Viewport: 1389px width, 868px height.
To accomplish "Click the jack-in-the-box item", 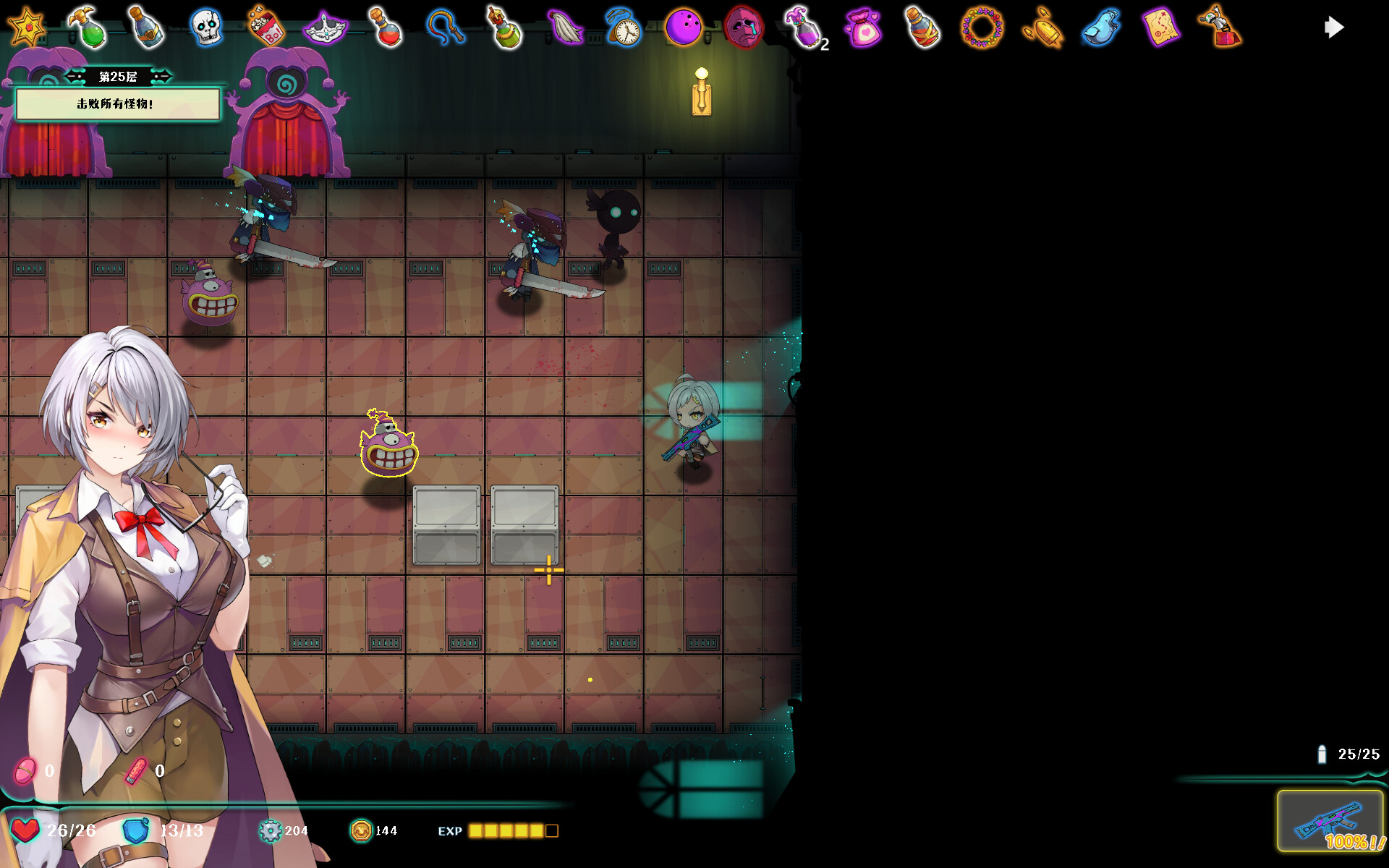I will point(1221,27).
